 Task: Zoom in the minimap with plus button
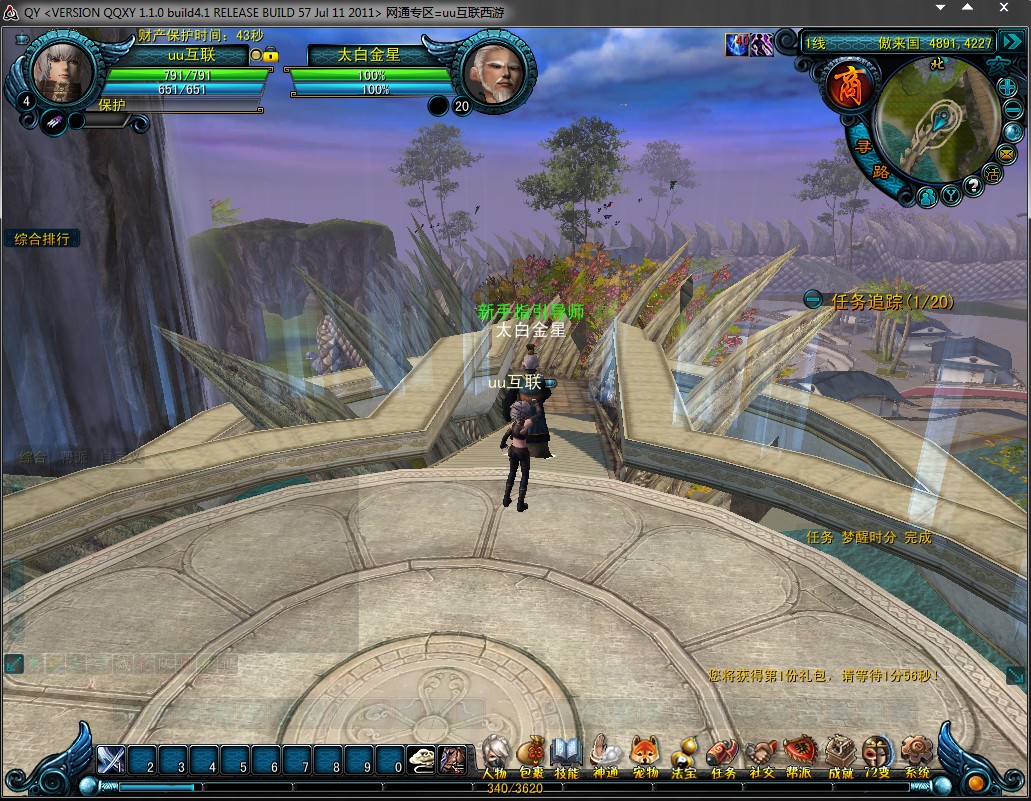1007,87
